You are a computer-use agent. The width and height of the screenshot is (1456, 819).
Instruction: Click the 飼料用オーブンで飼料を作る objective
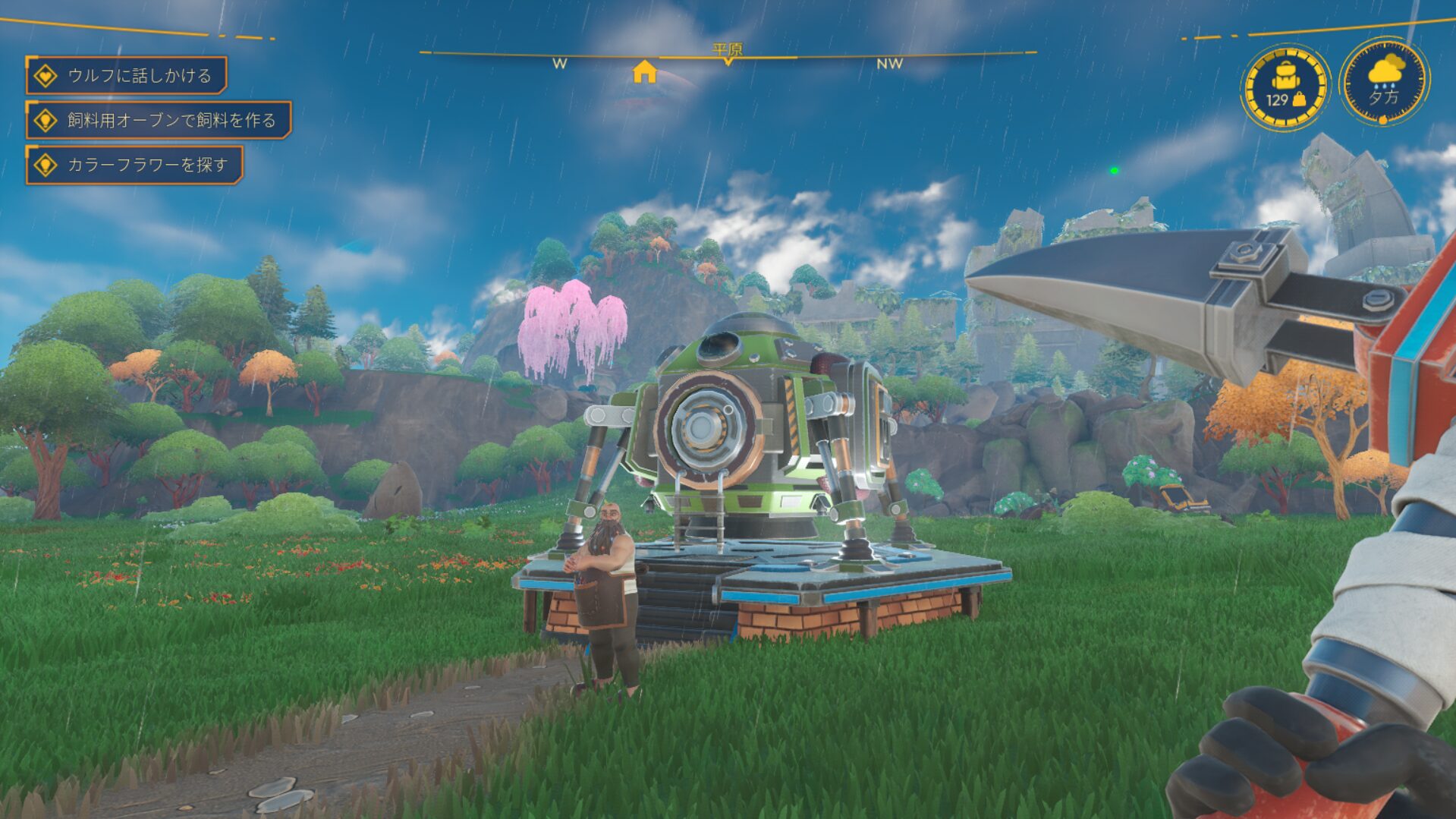click(159, 120)
